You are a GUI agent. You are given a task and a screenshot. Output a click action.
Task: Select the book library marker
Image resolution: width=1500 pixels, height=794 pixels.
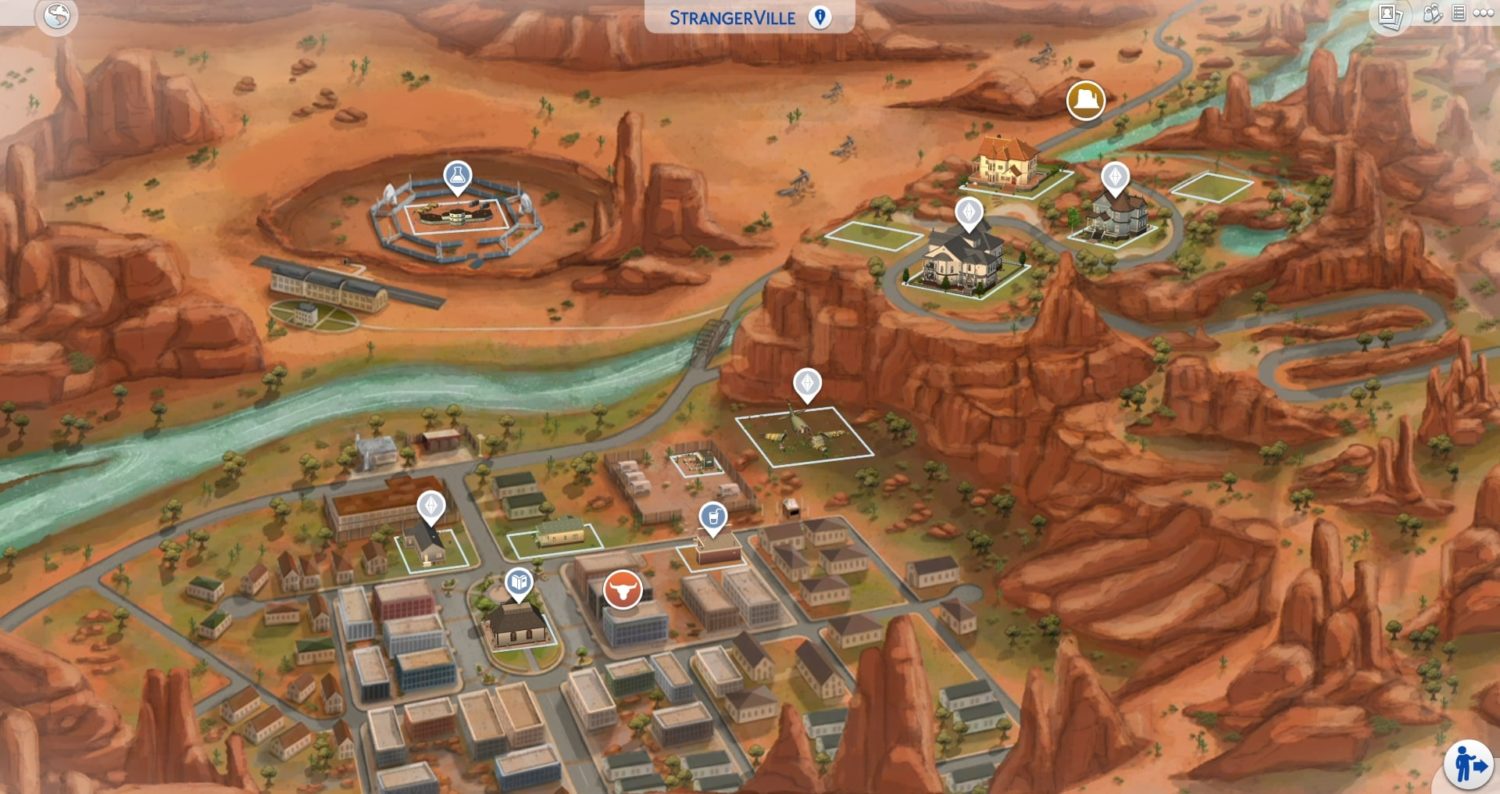pos(518,581)
